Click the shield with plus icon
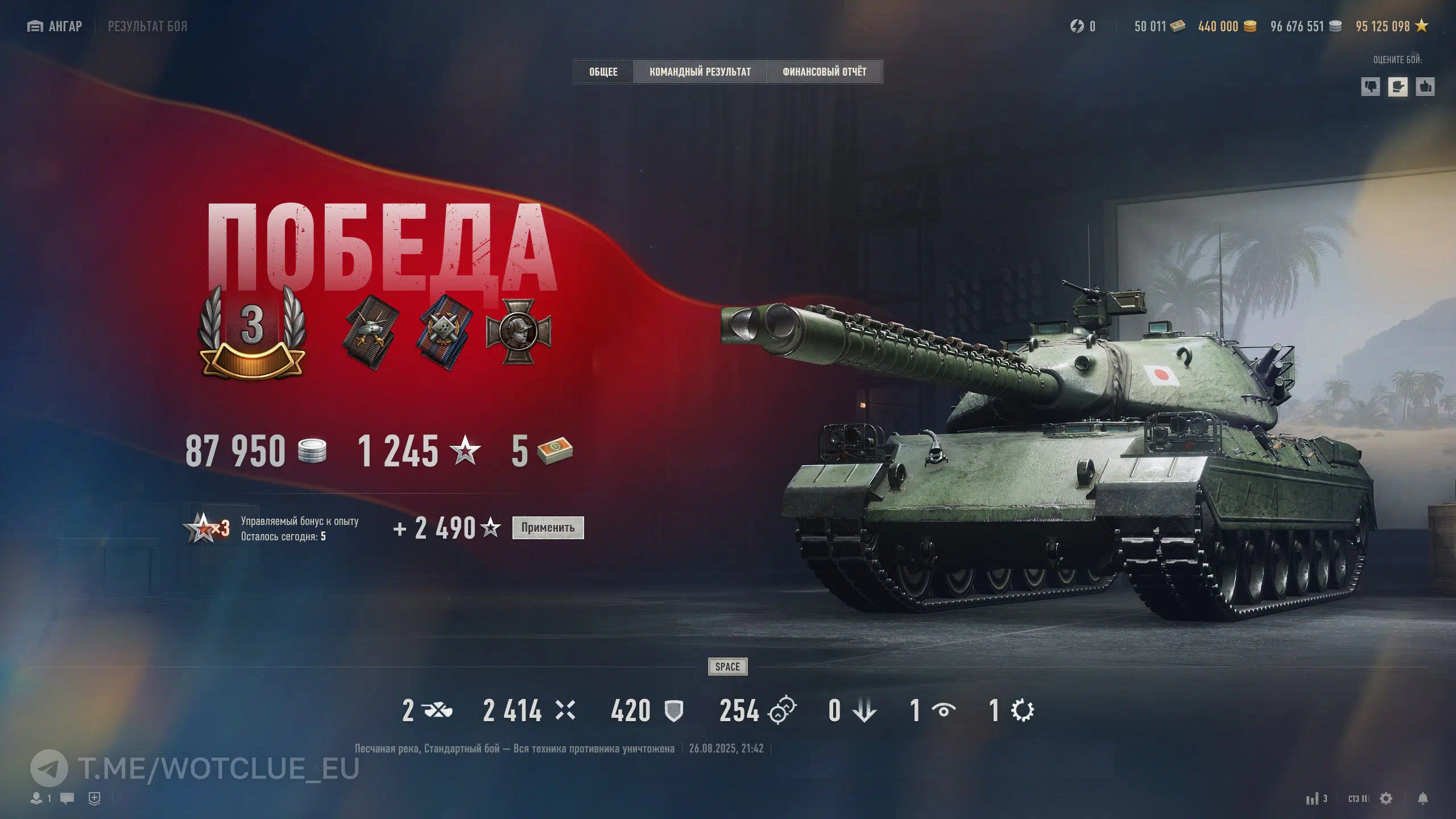The height and width of the screenshot is (819, 1456). coord(94,799)
